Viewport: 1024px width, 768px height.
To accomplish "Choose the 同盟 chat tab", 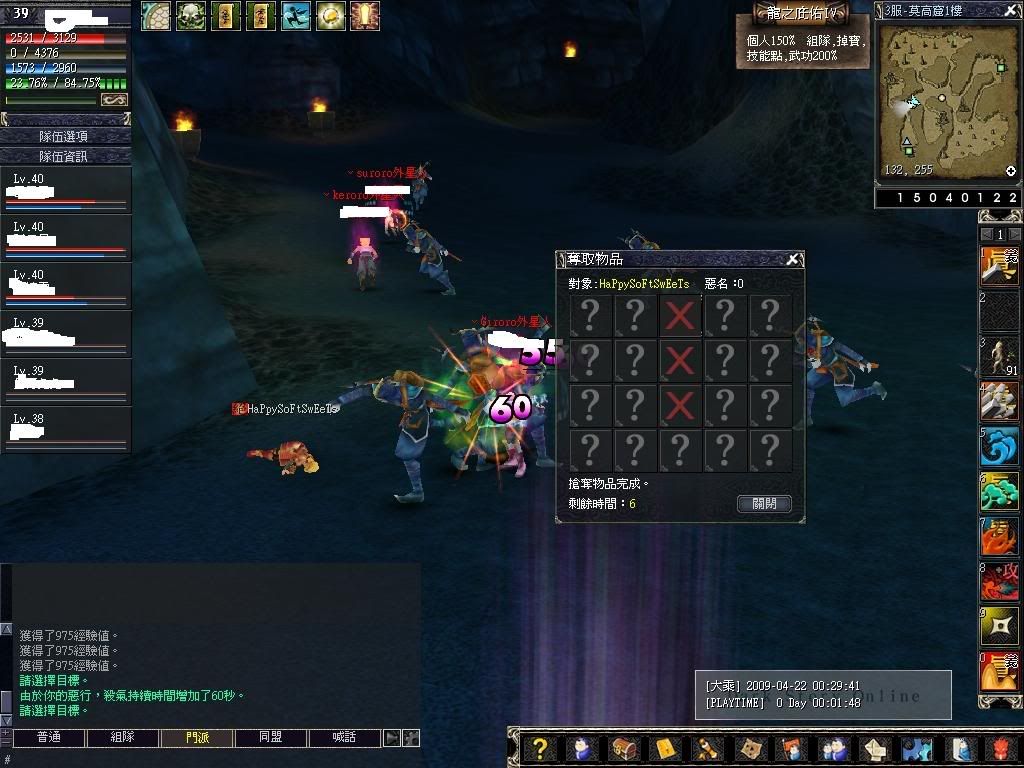I will [270, 738].
